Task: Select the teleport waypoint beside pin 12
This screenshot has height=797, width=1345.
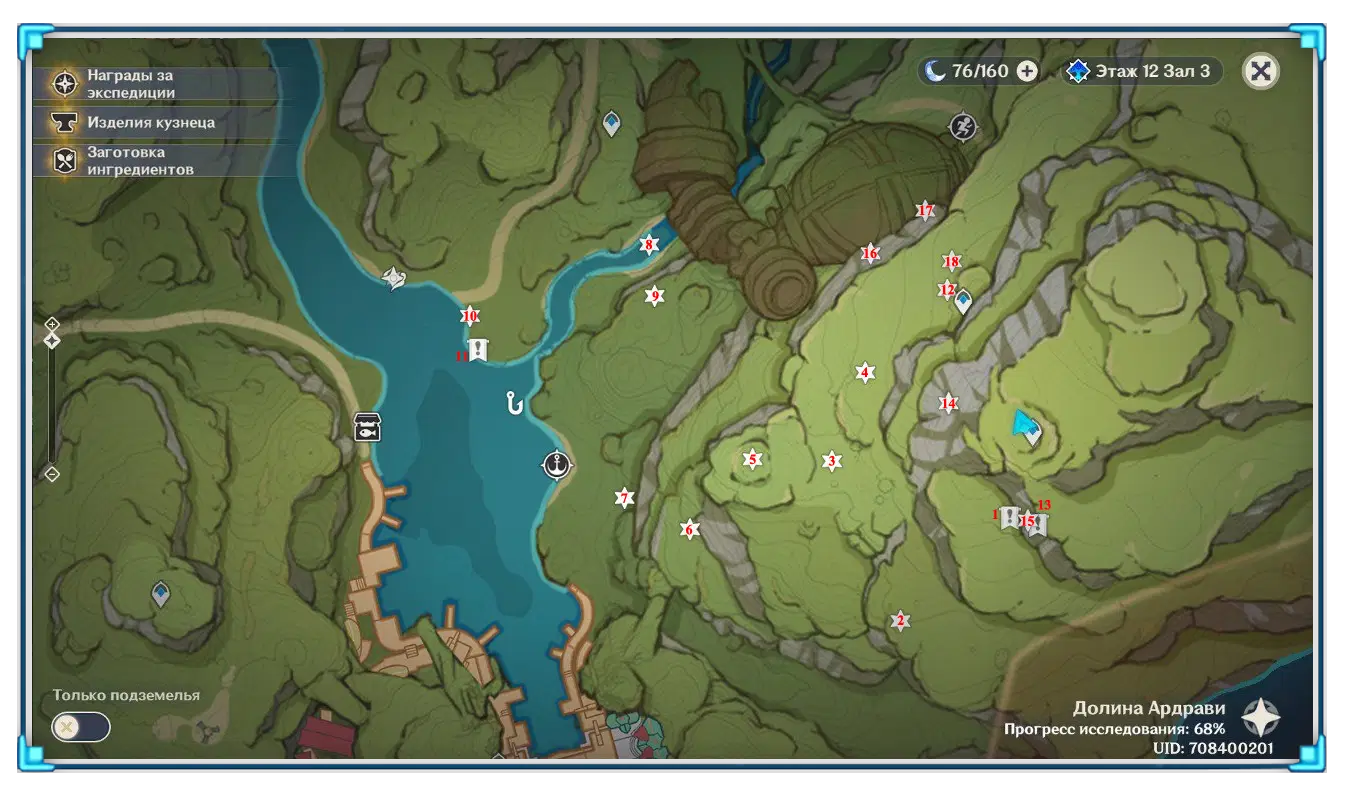Action: tap(964, 301)
